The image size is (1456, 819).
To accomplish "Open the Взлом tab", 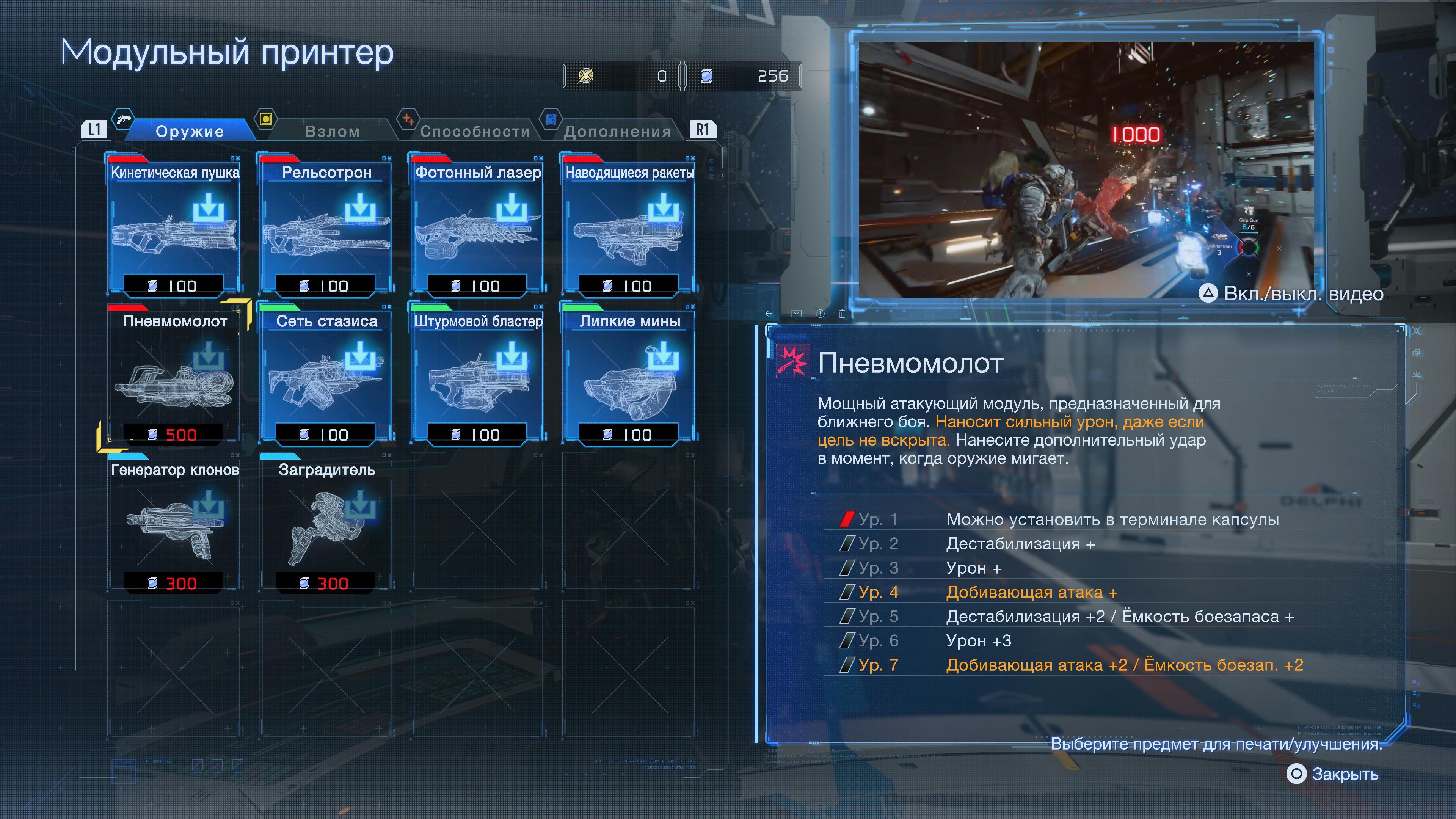I will click(332, 131).
